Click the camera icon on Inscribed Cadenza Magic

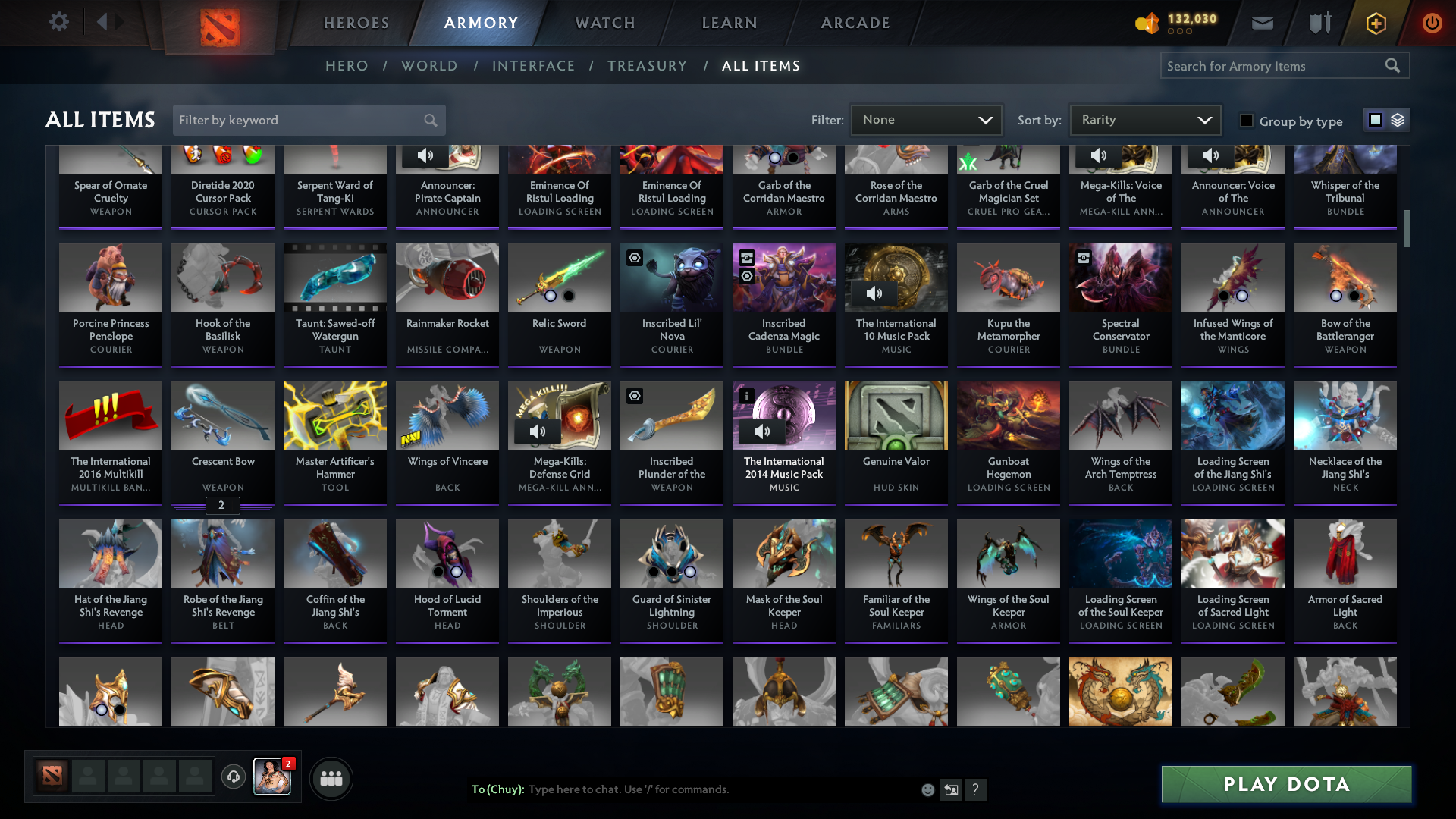coord(746,258)
